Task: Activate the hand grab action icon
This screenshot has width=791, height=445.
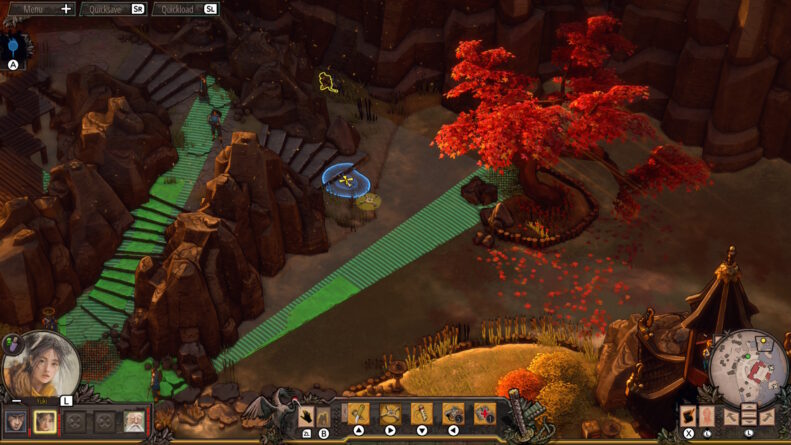Action: 307,415
